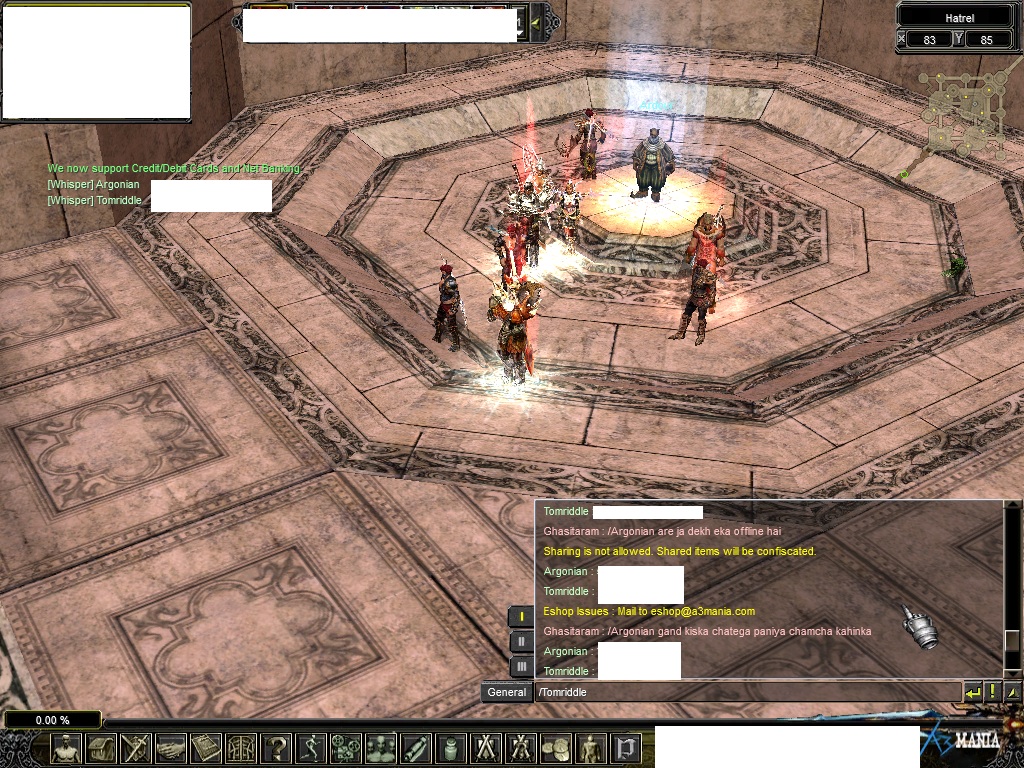Click the gold coins icon
1024x768 pixels.
click(x=556, y=748)
